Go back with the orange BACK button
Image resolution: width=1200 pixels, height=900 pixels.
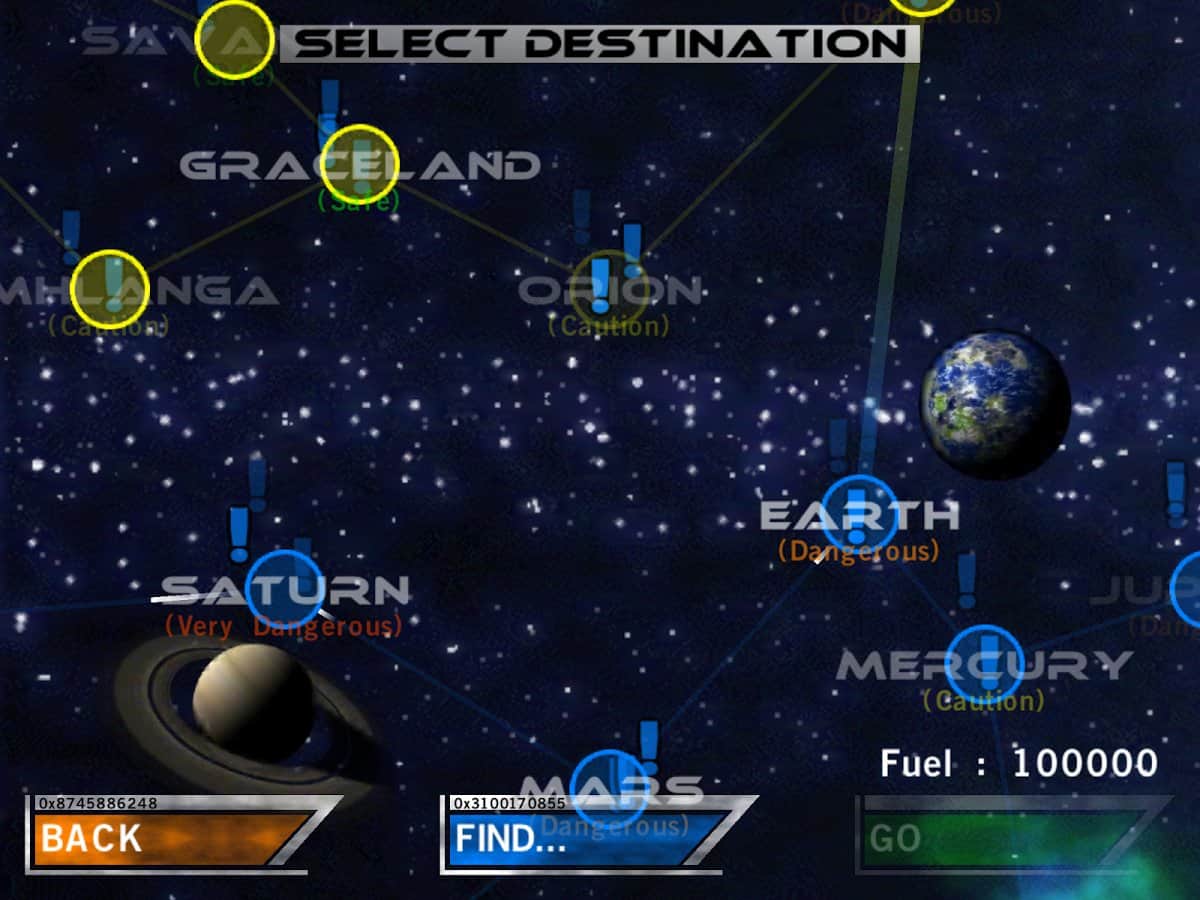tap(170, 838)
